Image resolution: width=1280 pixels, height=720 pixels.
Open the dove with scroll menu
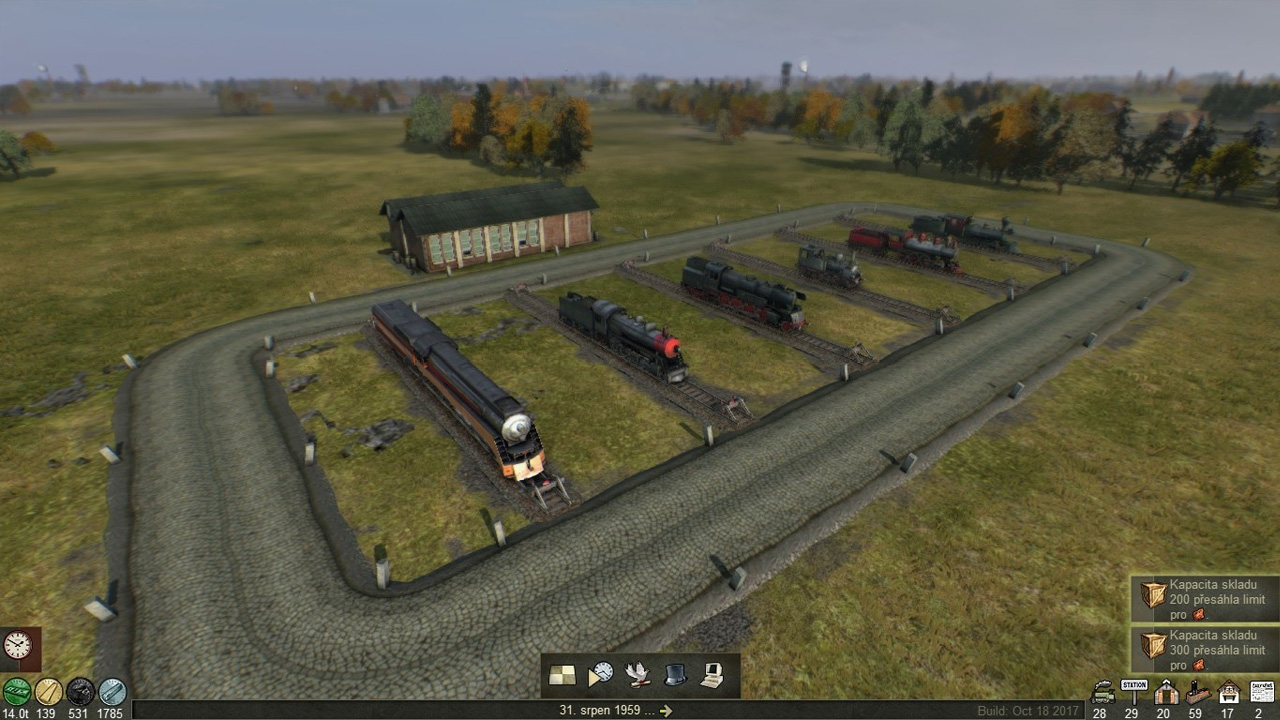tap(637, 675)
